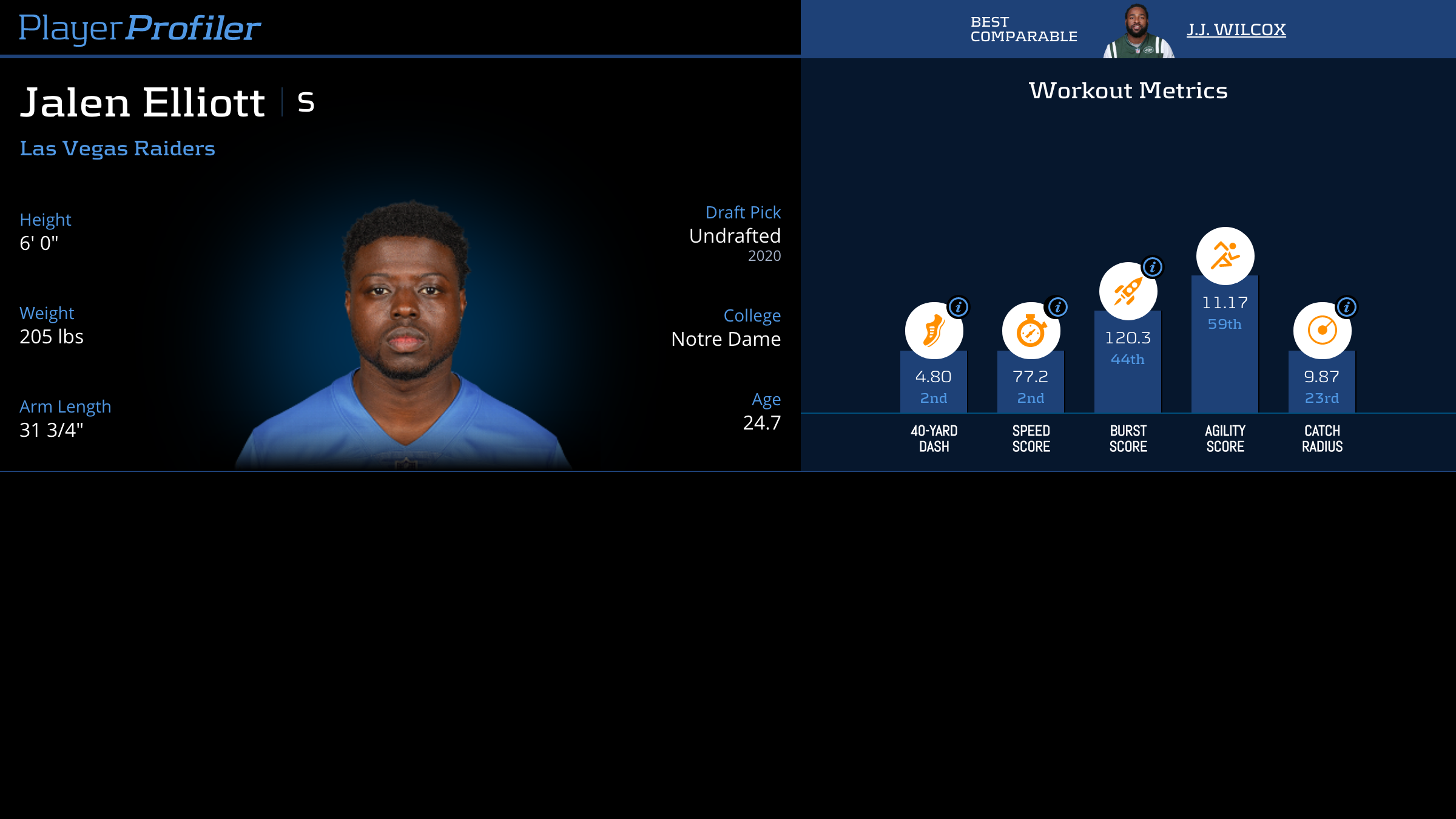Image resolution: width=1456 pixels, height=819 pixels.
Task: Show info for Catch Radius metric
Action: pos(1346,307)
